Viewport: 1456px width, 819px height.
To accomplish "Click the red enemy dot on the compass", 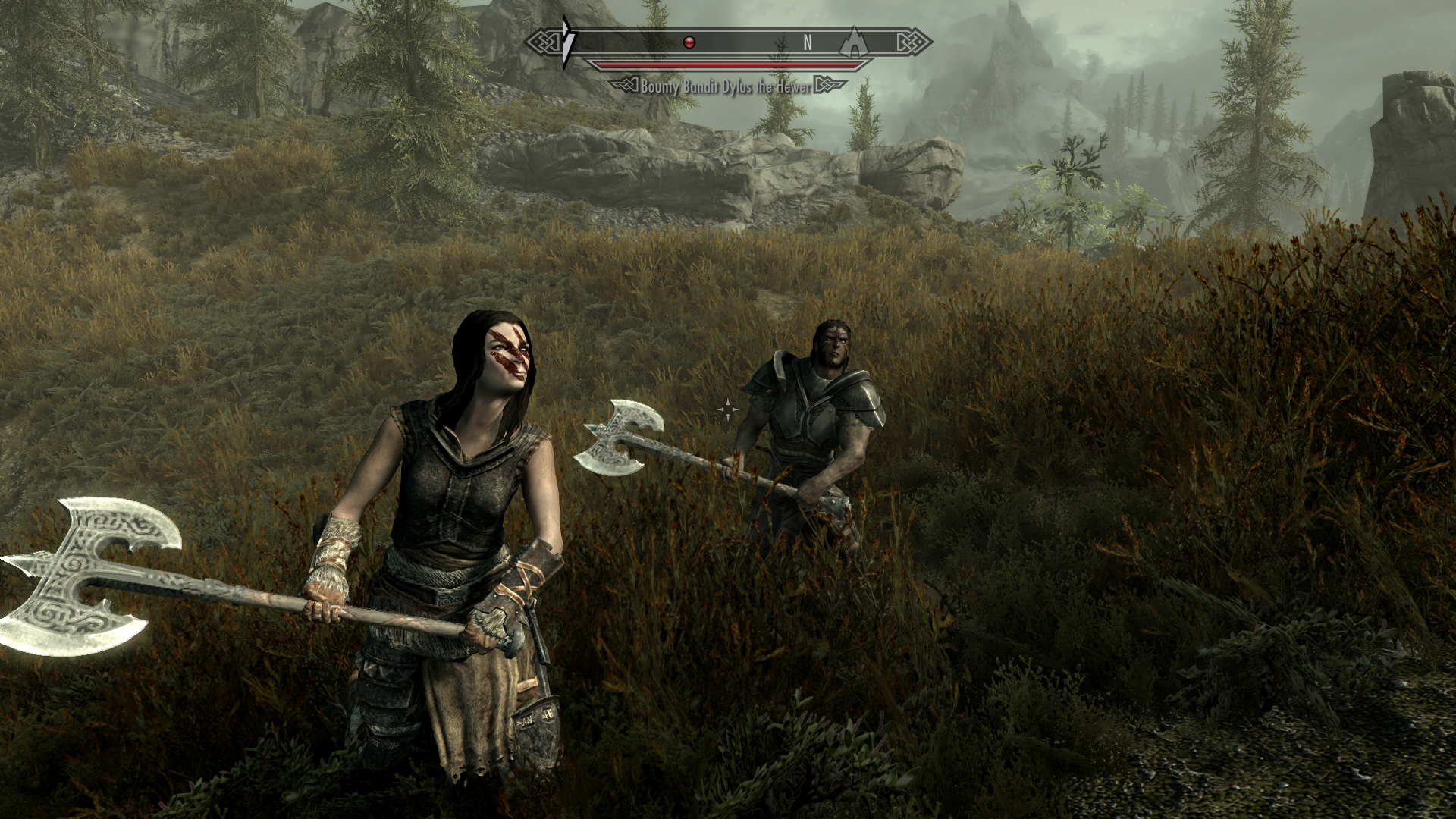I will point(689,42).
